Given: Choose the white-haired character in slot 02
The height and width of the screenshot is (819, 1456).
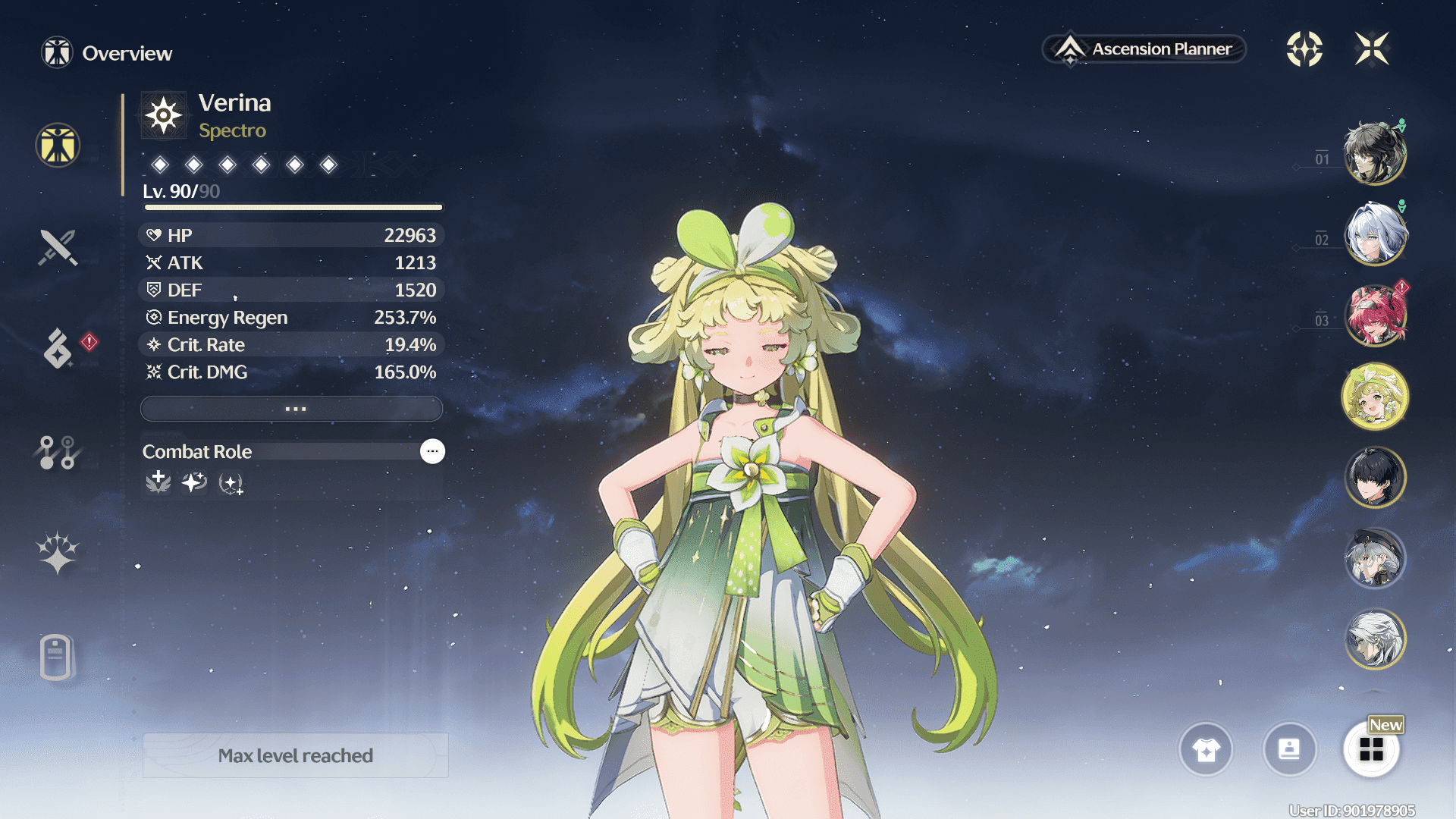Looking at the screenshot, I should click(1374, 234).
